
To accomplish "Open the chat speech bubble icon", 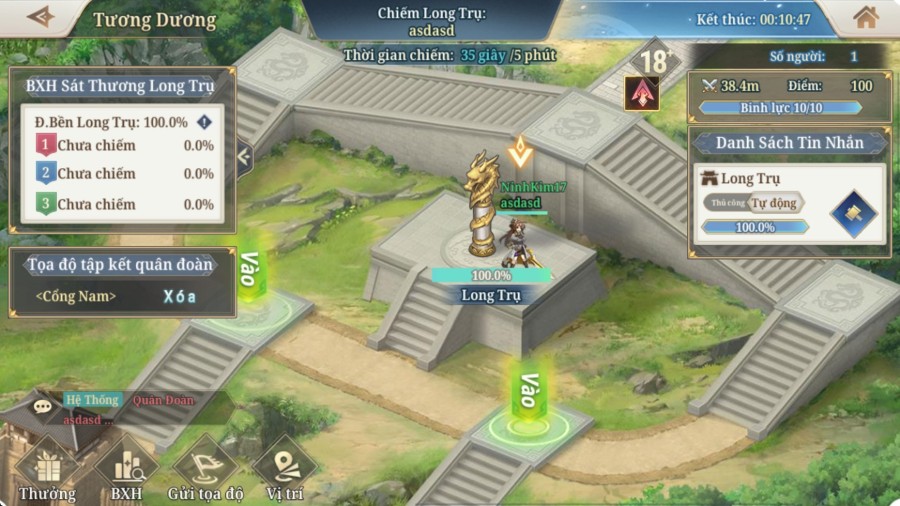I will coord(42,407).
